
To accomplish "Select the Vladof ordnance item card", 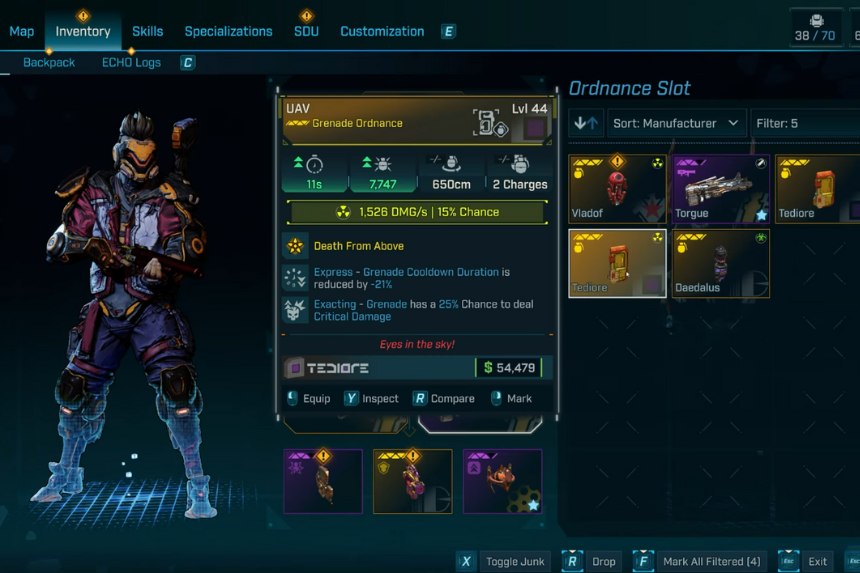I will pyautogui.click(x=617, y=189).
